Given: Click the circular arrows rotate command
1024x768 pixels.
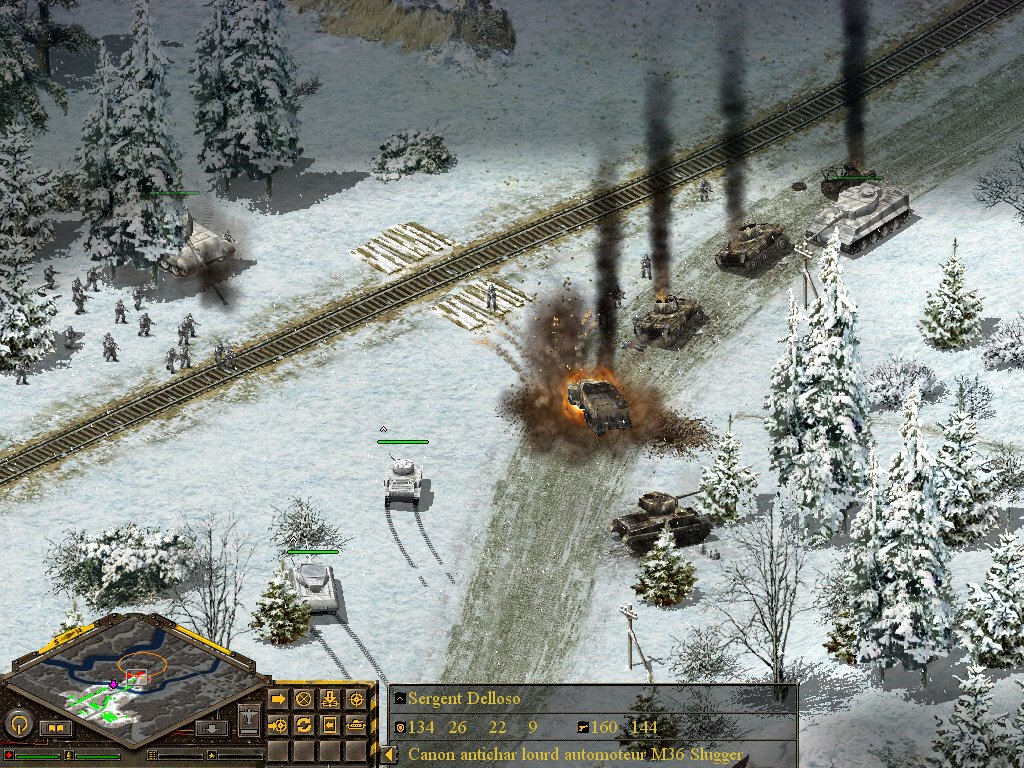Looking at the screenshot, I should tap(304, 724).
